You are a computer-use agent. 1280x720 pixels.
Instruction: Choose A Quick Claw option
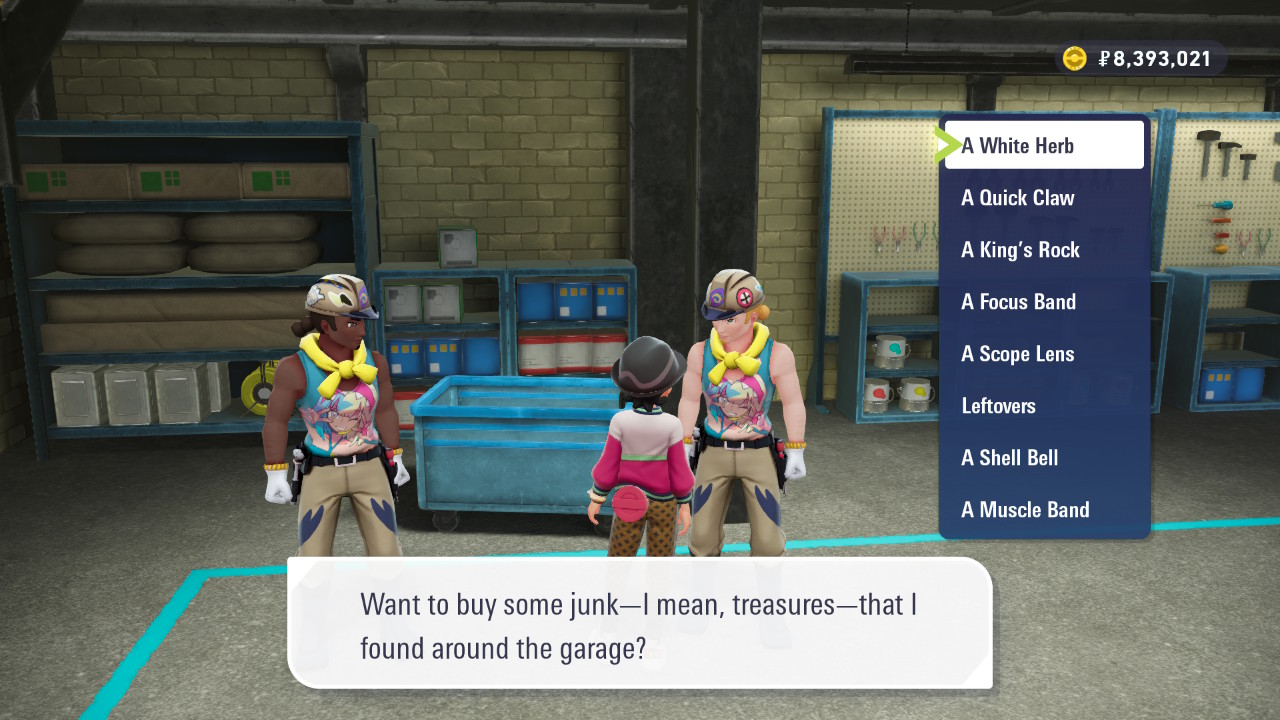tap(1044, 198)
